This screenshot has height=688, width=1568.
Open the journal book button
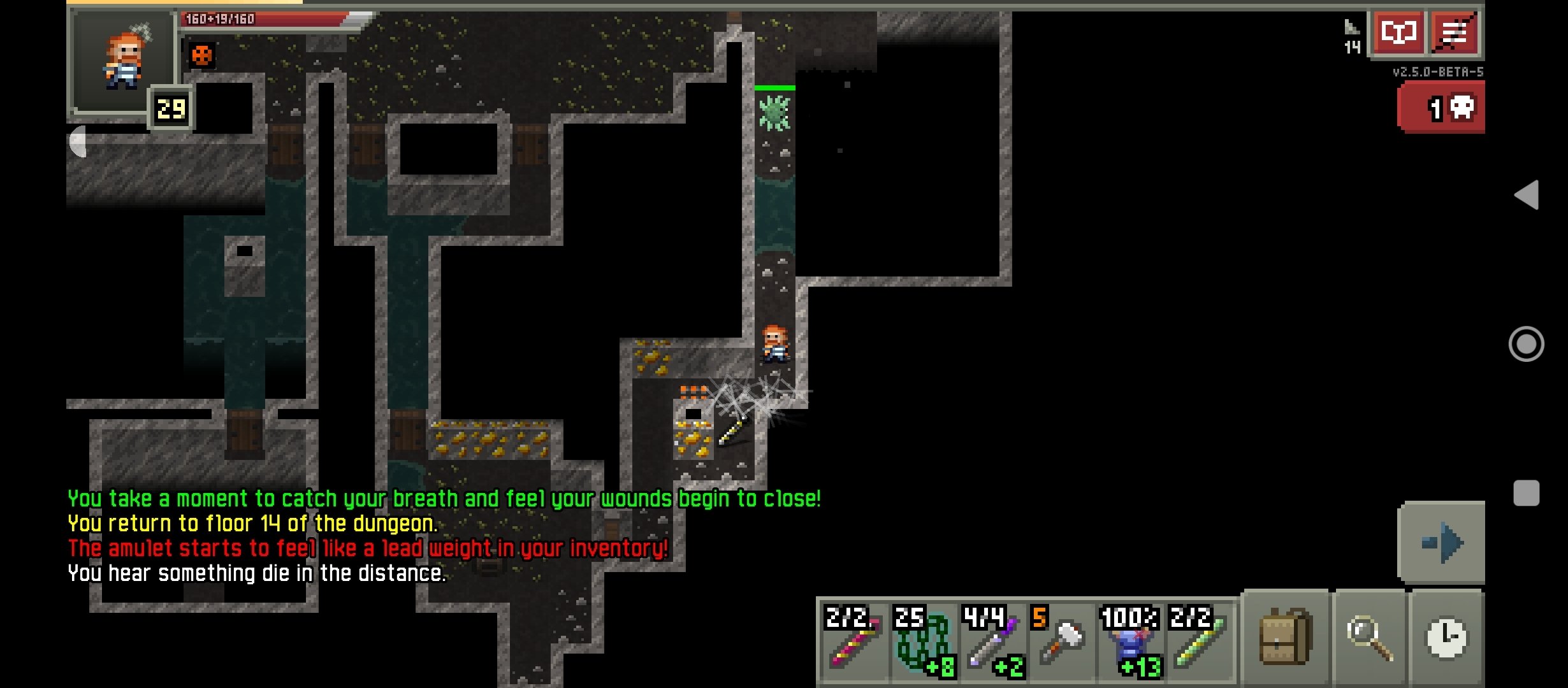(1398, 32)
